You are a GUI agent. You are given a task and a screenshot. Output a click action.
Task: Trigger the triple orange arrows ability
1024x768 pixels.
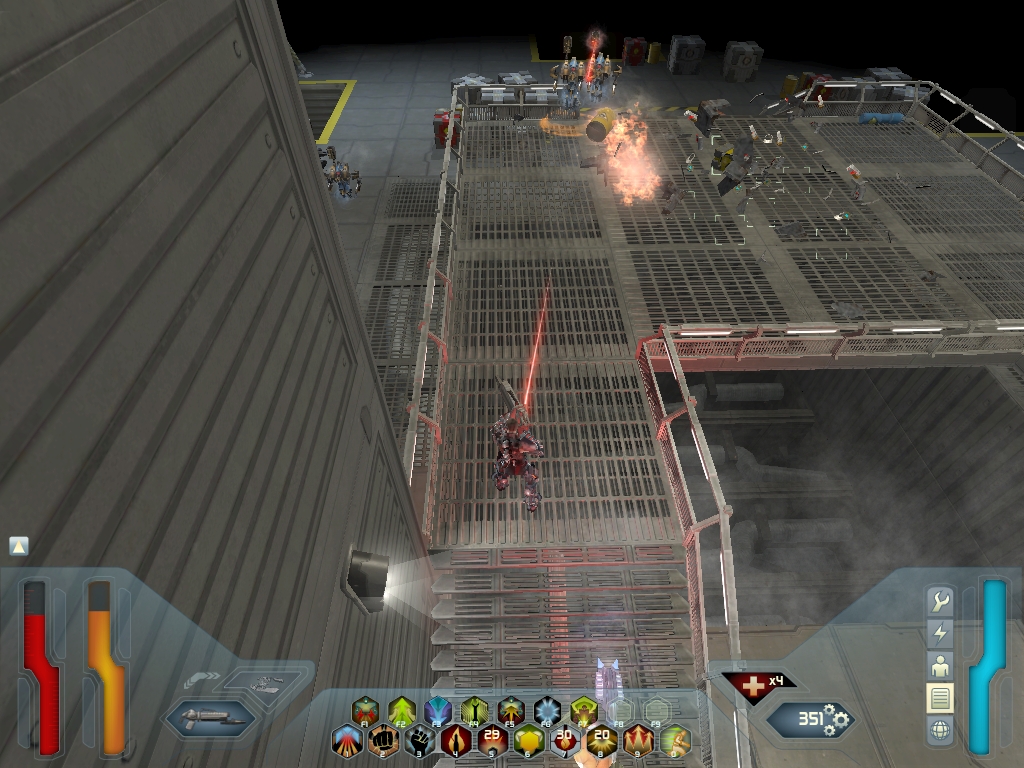(x=638, y=741)
